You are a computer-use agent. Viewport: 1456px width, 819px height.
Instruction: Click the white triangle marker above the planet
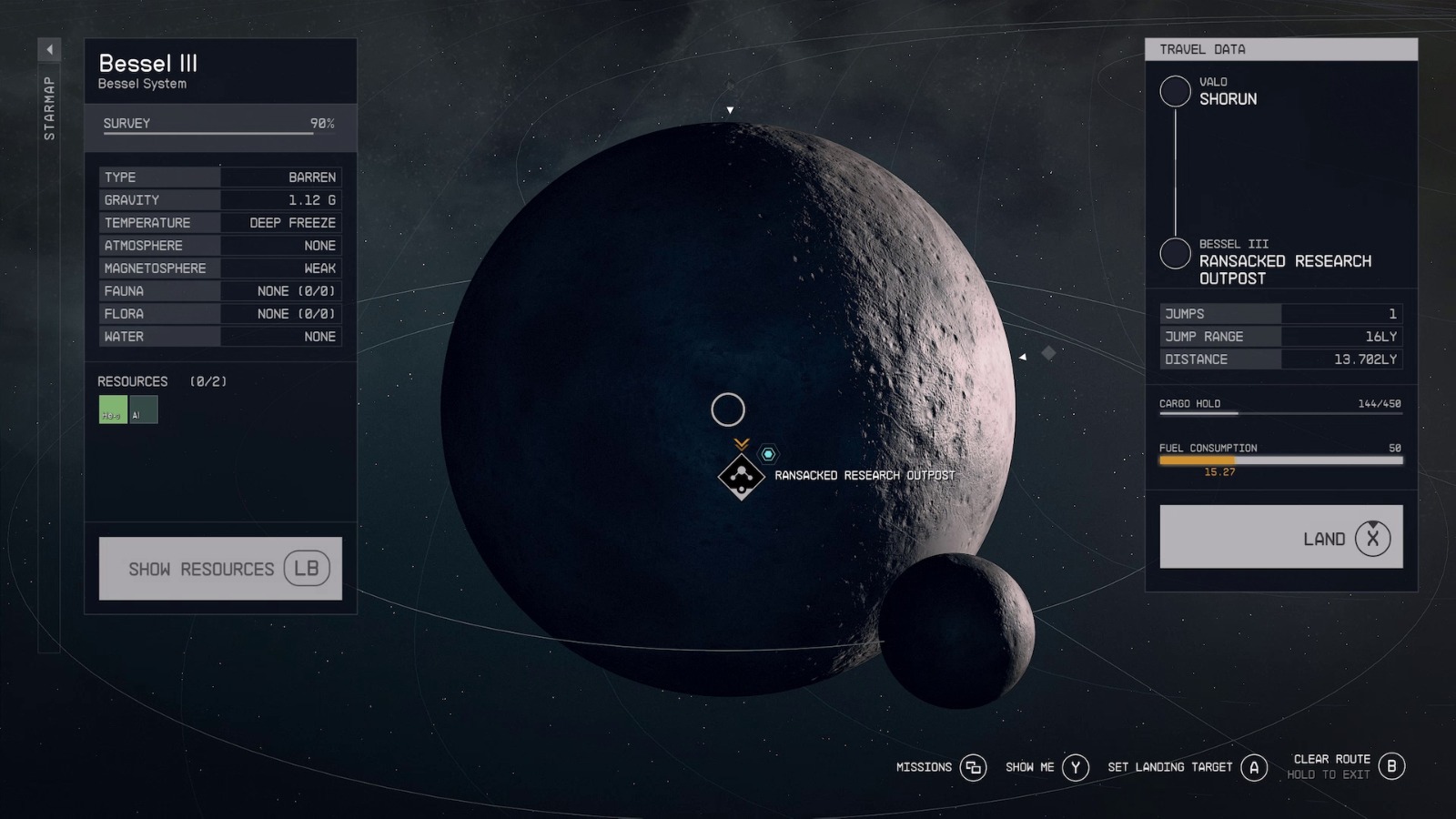click(730, 108)
